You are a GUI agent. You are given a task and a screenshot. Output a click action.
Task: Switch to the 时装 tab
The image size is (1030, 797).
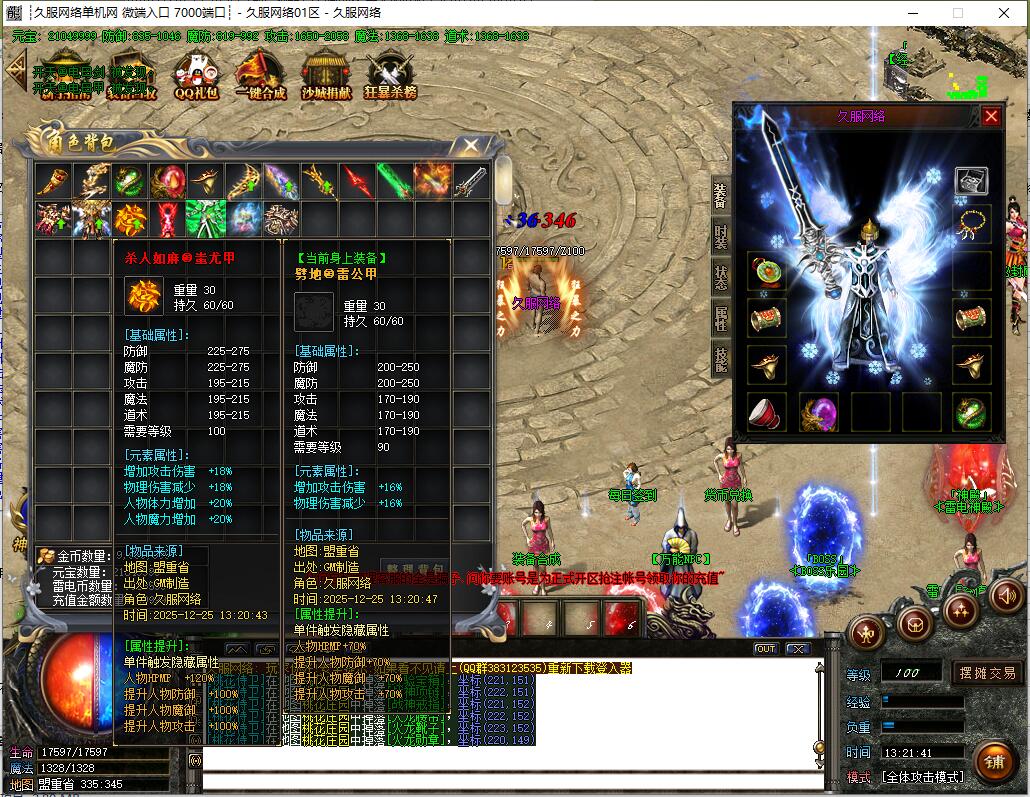click(720, 237)
